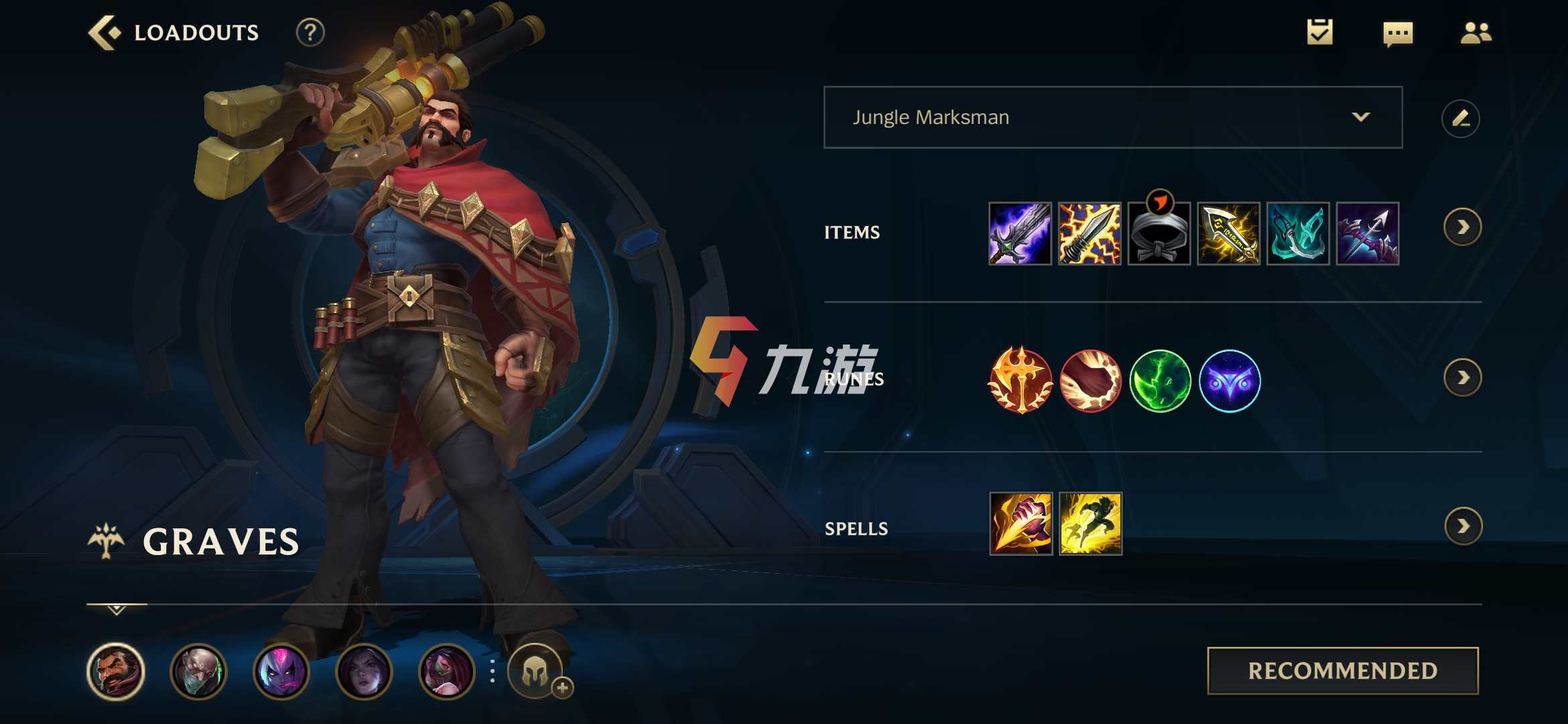The height and width of the screenshot is (724, 1568).
Task: Select the first purple sword item
Action: click(1020, 234)
